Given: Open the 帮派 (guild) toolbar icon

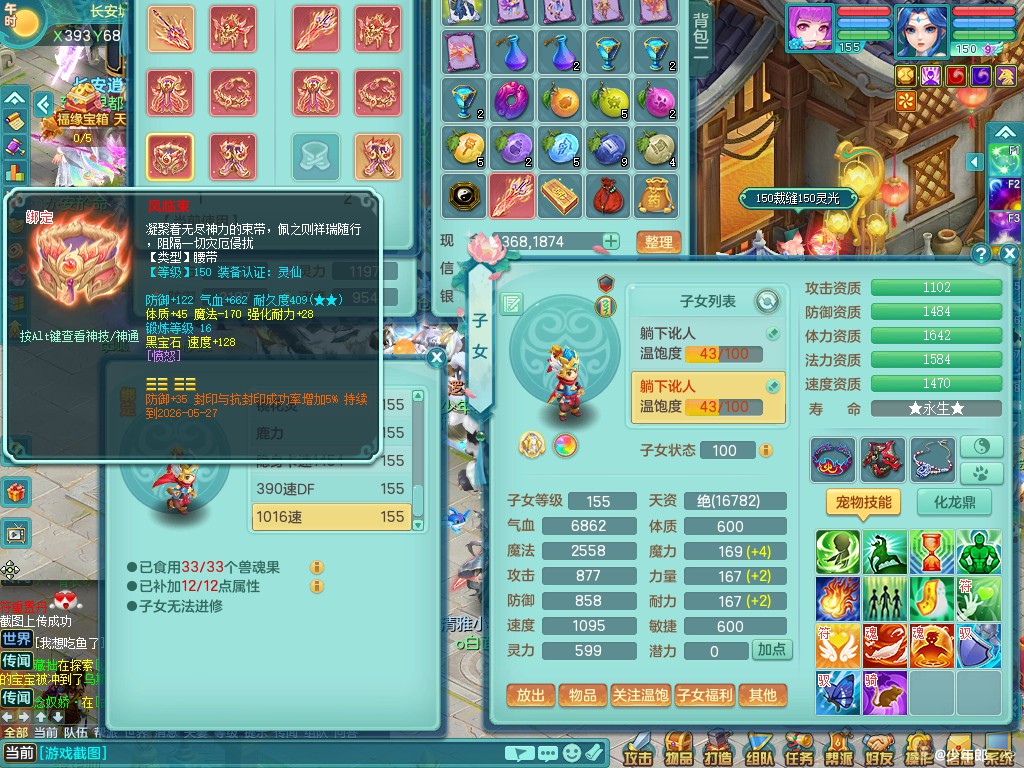Looking at the screenshot, I should (839, 750).
